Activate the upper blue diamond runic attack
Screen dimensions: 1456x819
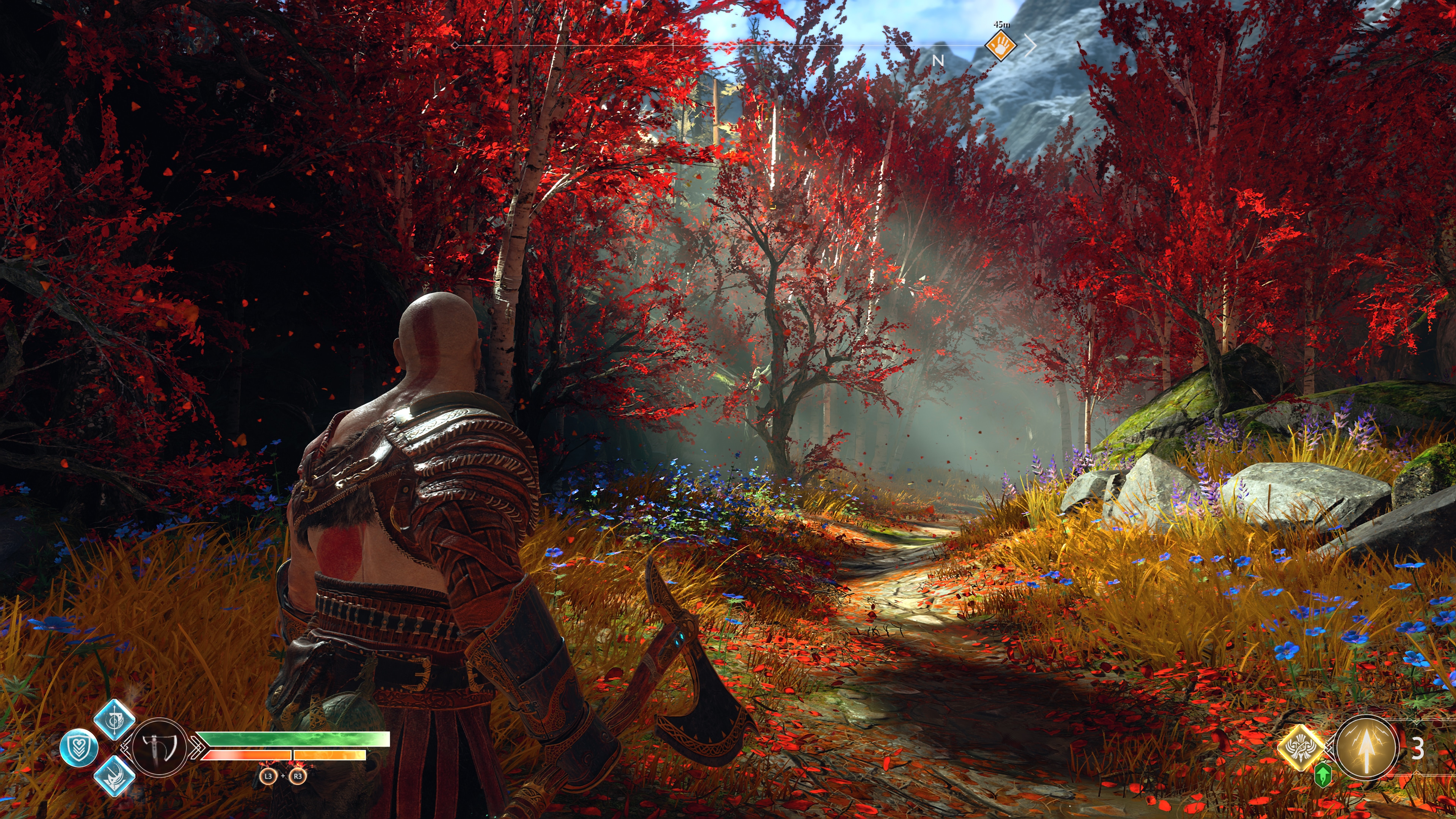tap(114, 720)
